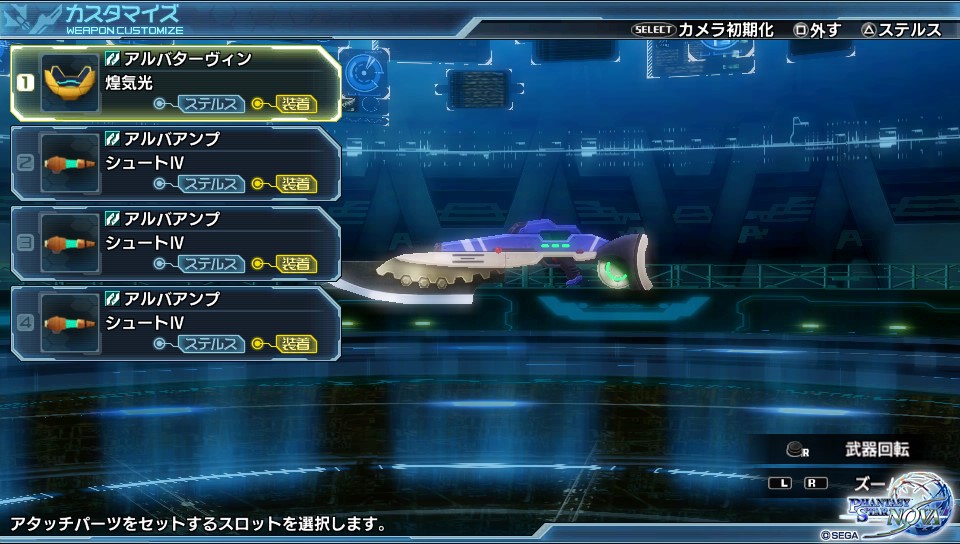Toggle ステルス tag on the アルバターヴィン row
This screenshot has width=960, height=544.
coord(211,104)
